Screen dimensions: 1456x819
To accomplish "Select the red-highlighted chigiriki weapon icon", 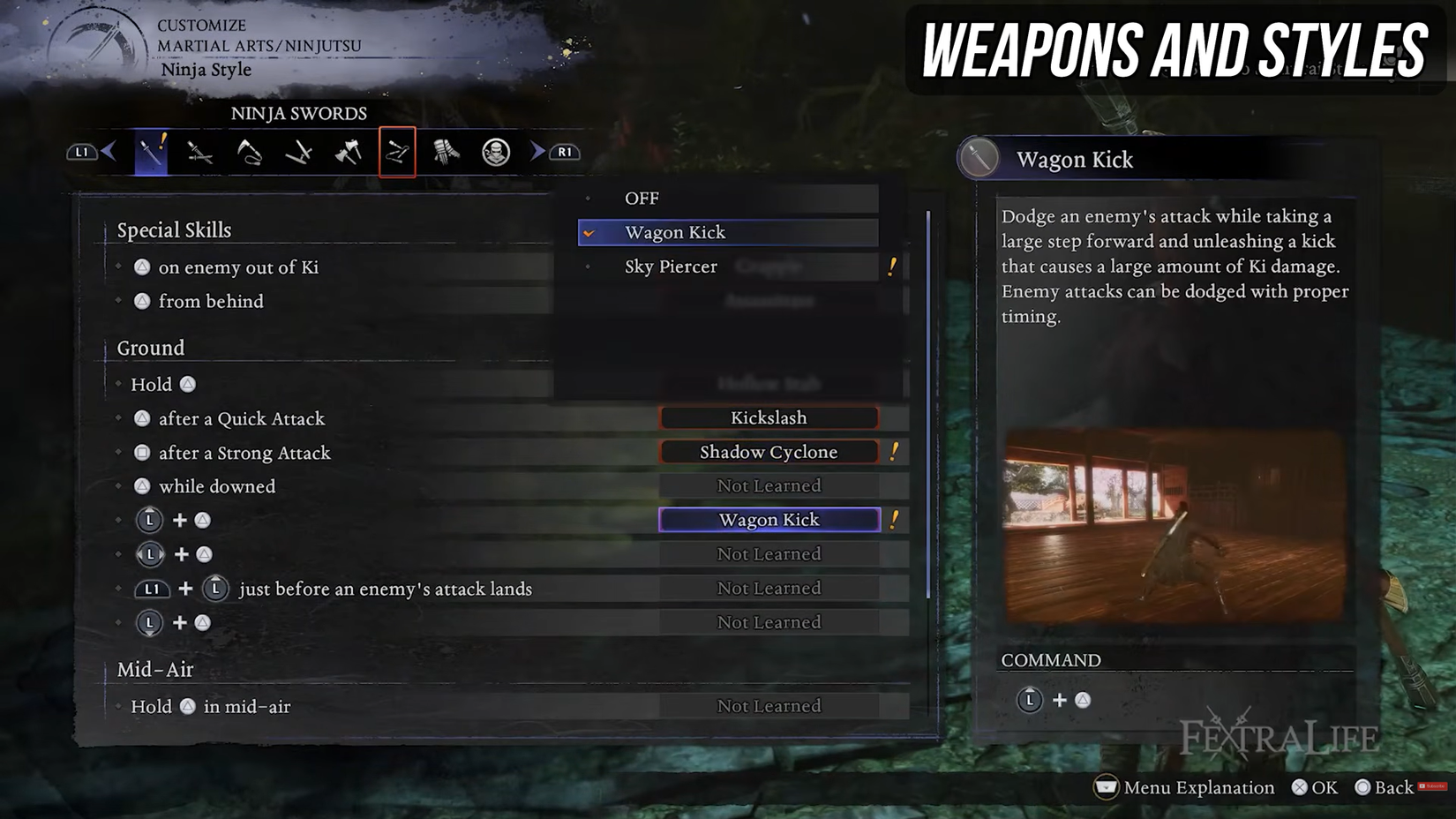I will [x=397, y=151].
